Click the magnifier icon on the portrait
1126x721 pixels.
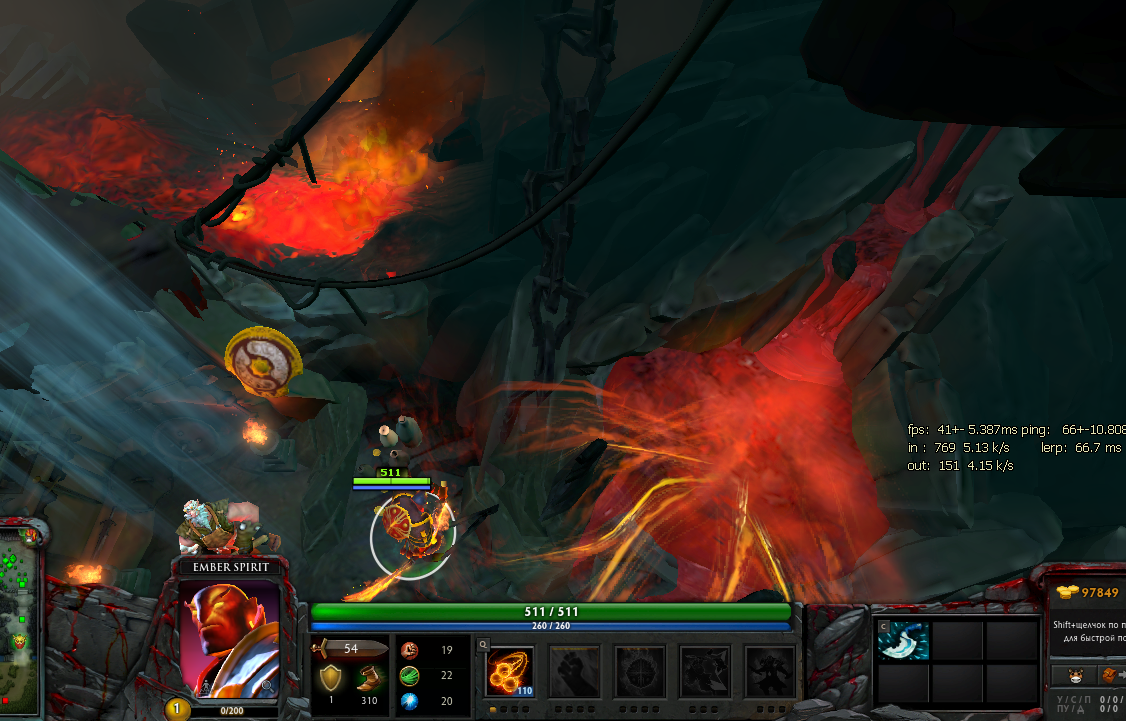click(x=267, y=685)
